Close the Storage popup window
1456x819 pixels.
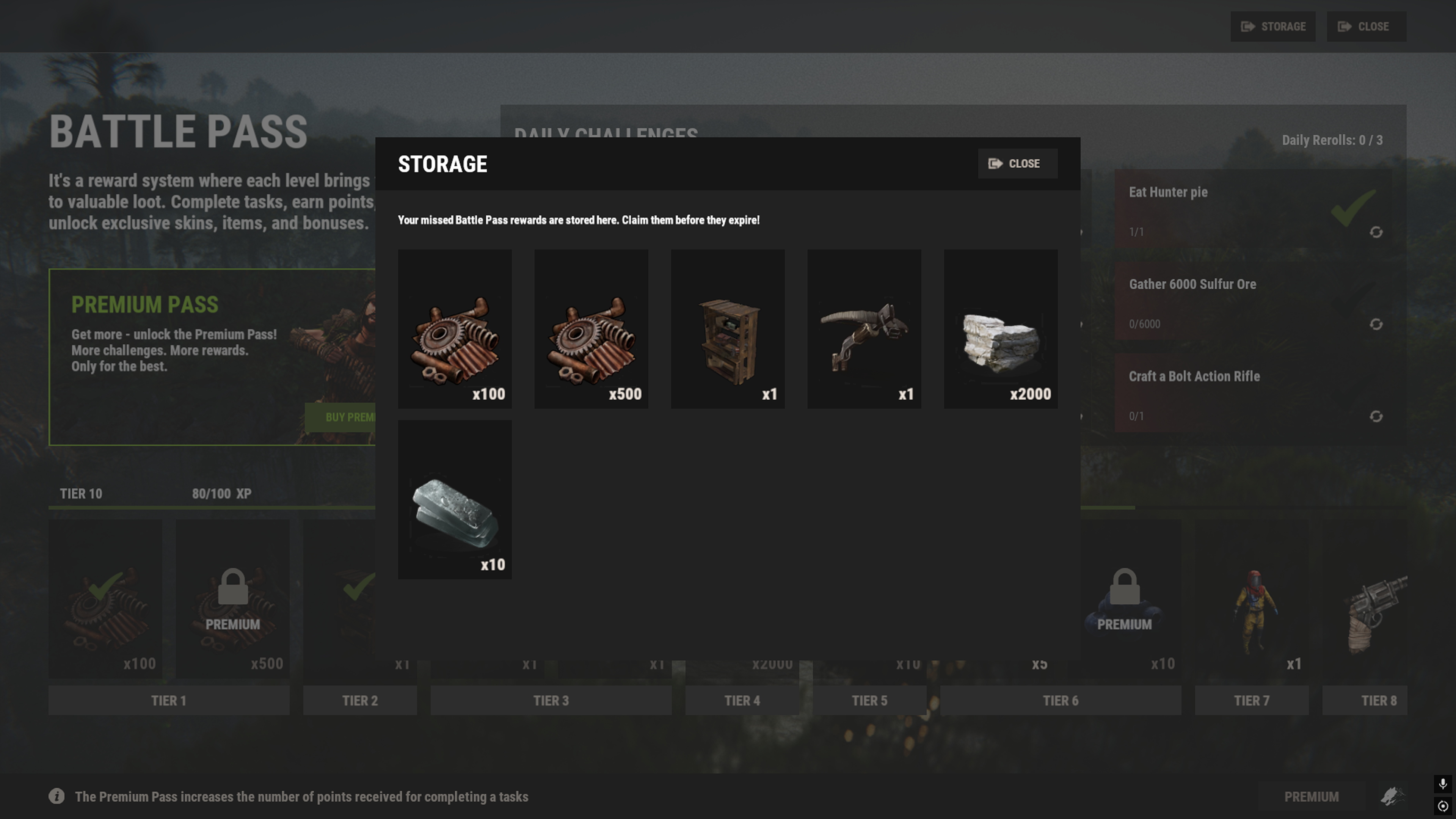point(1017,164)
